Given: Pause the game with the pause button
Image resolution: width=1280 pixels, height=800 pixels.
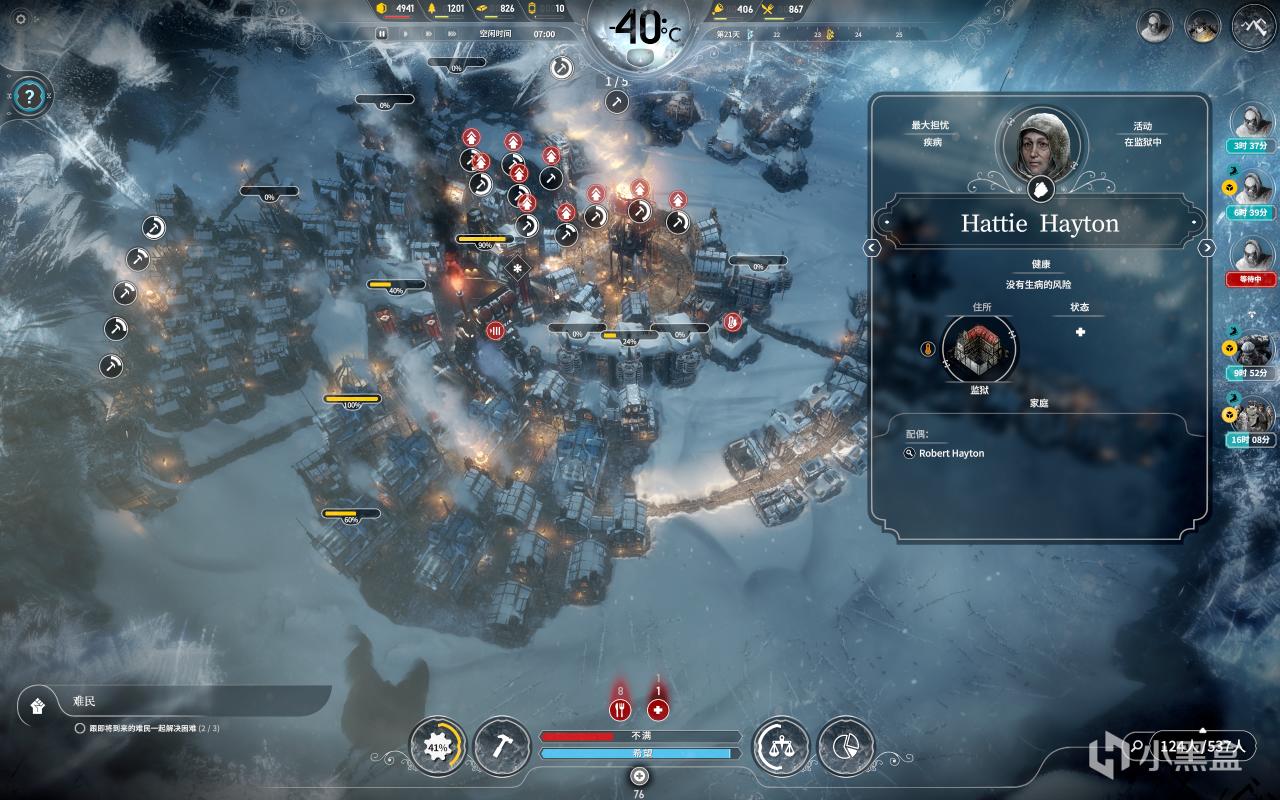Looking at the screenshot, I should [381, 33].
